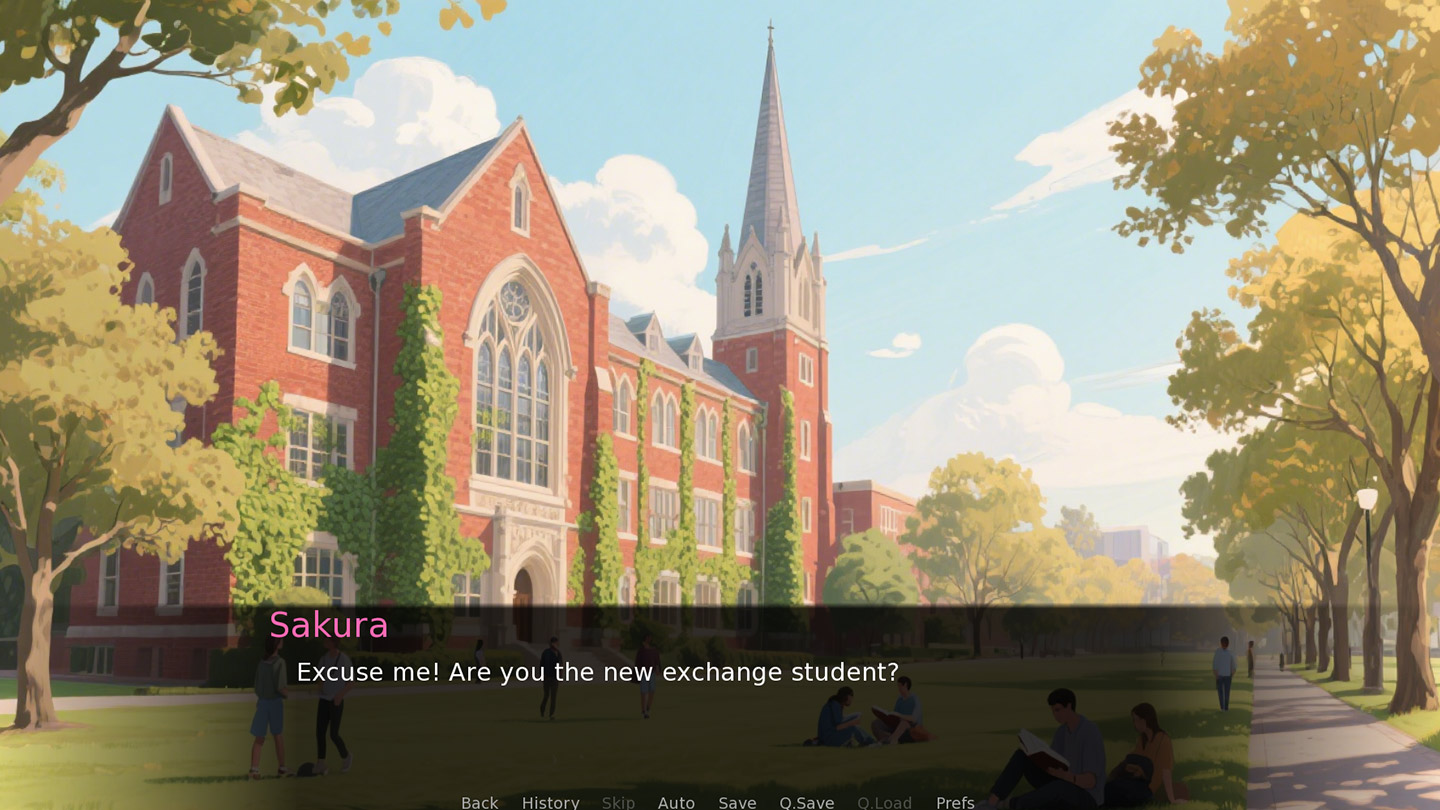Perform a quick save with Q.Save
The height and width of the screenshot is (810, 1440).
806,802
